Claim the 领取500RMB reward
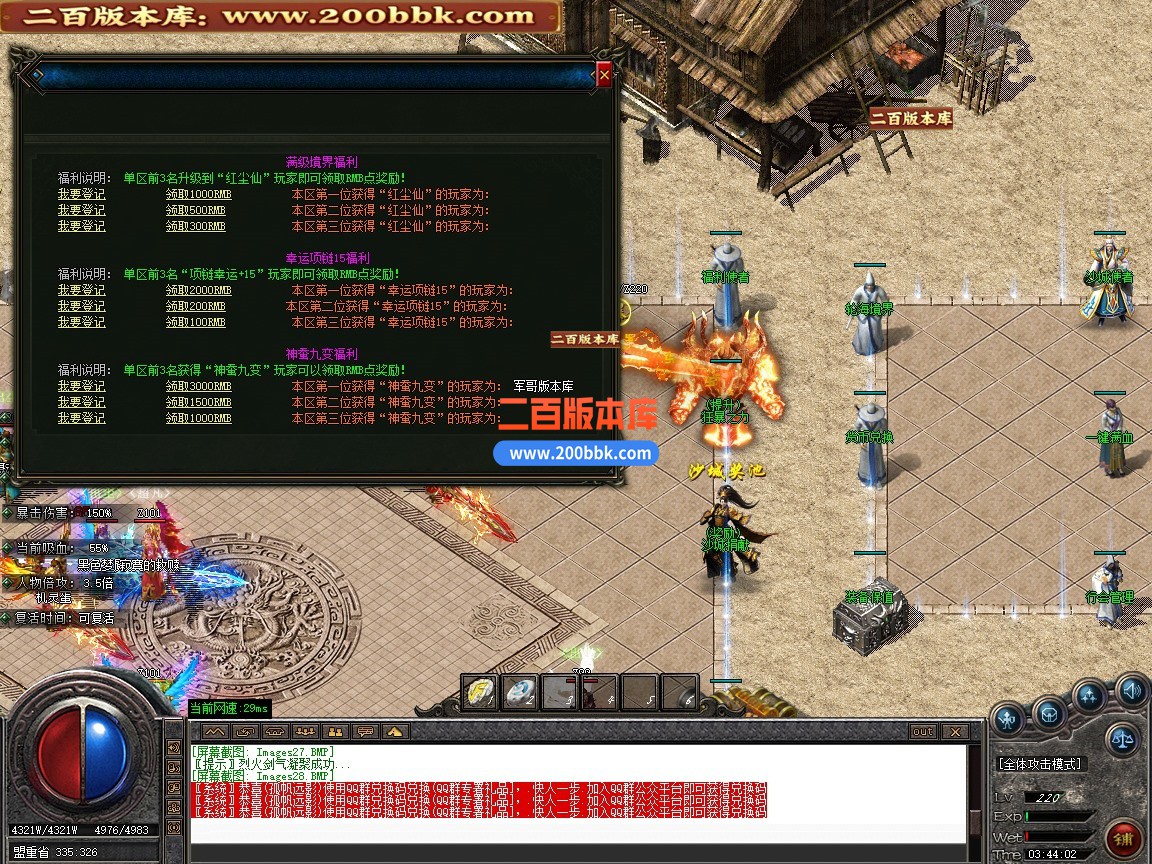Screen dimensions: 1152x864 point(195,210)
